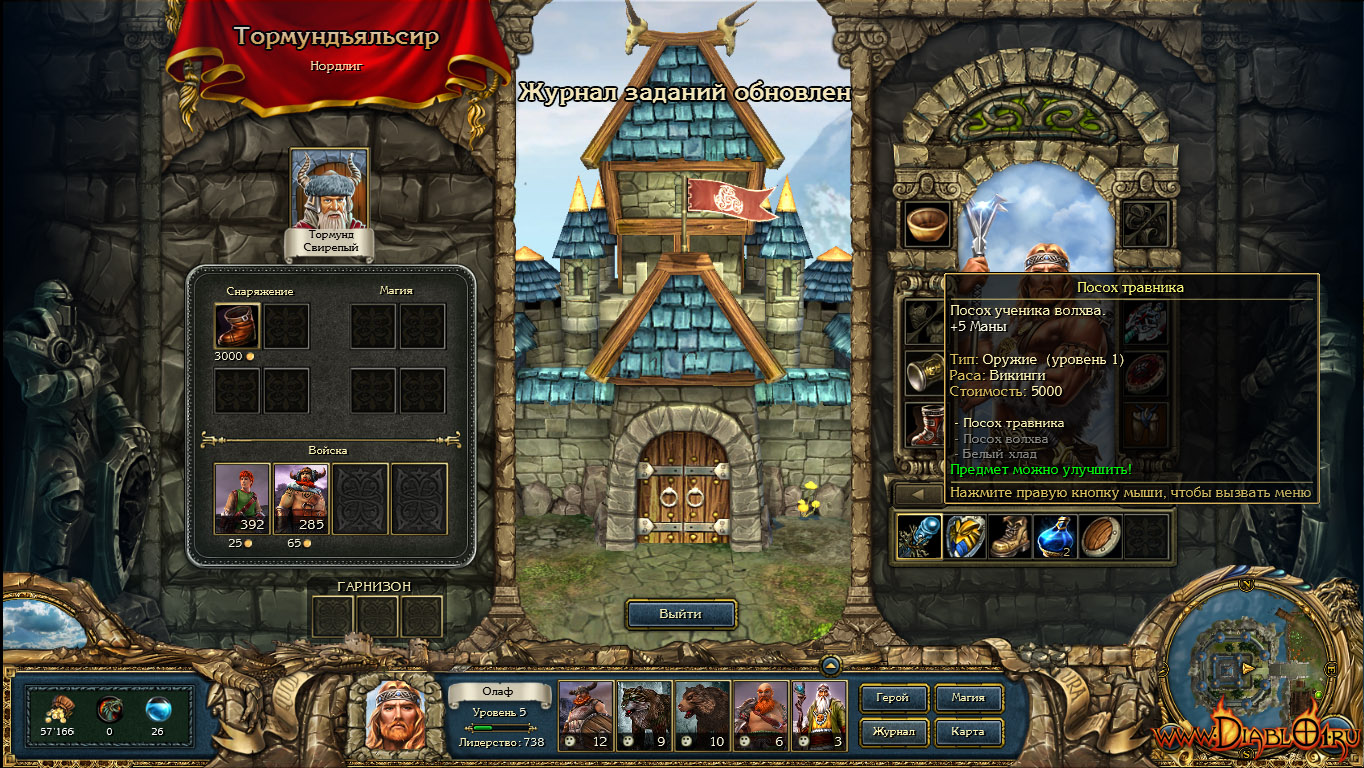Click the wooden bowl equipment slot
1364x768 pixels.
927,224
